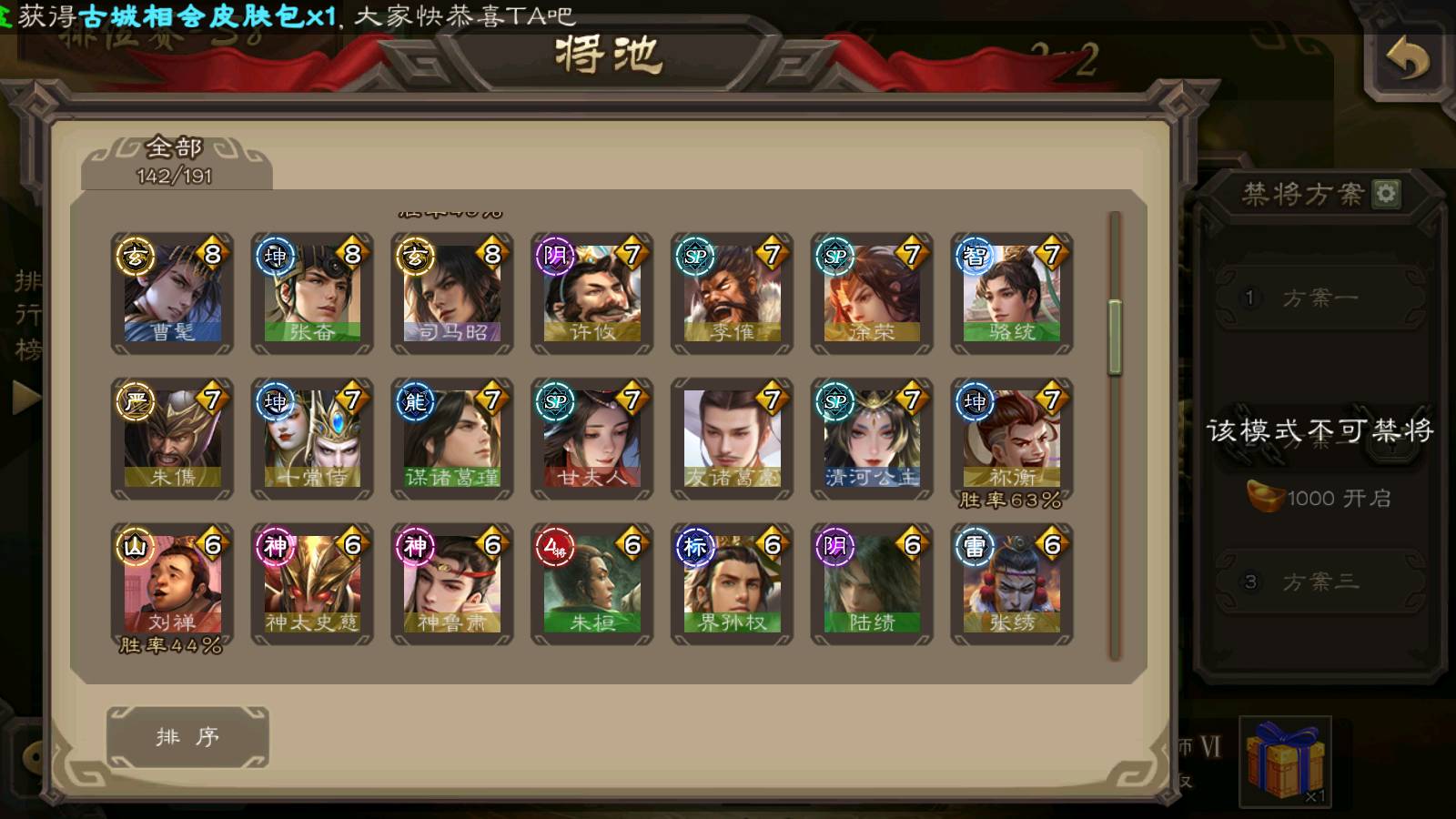1456x819 pixels.
Task: Pick the 司马昭 hero card
Action: click(452, 293)
